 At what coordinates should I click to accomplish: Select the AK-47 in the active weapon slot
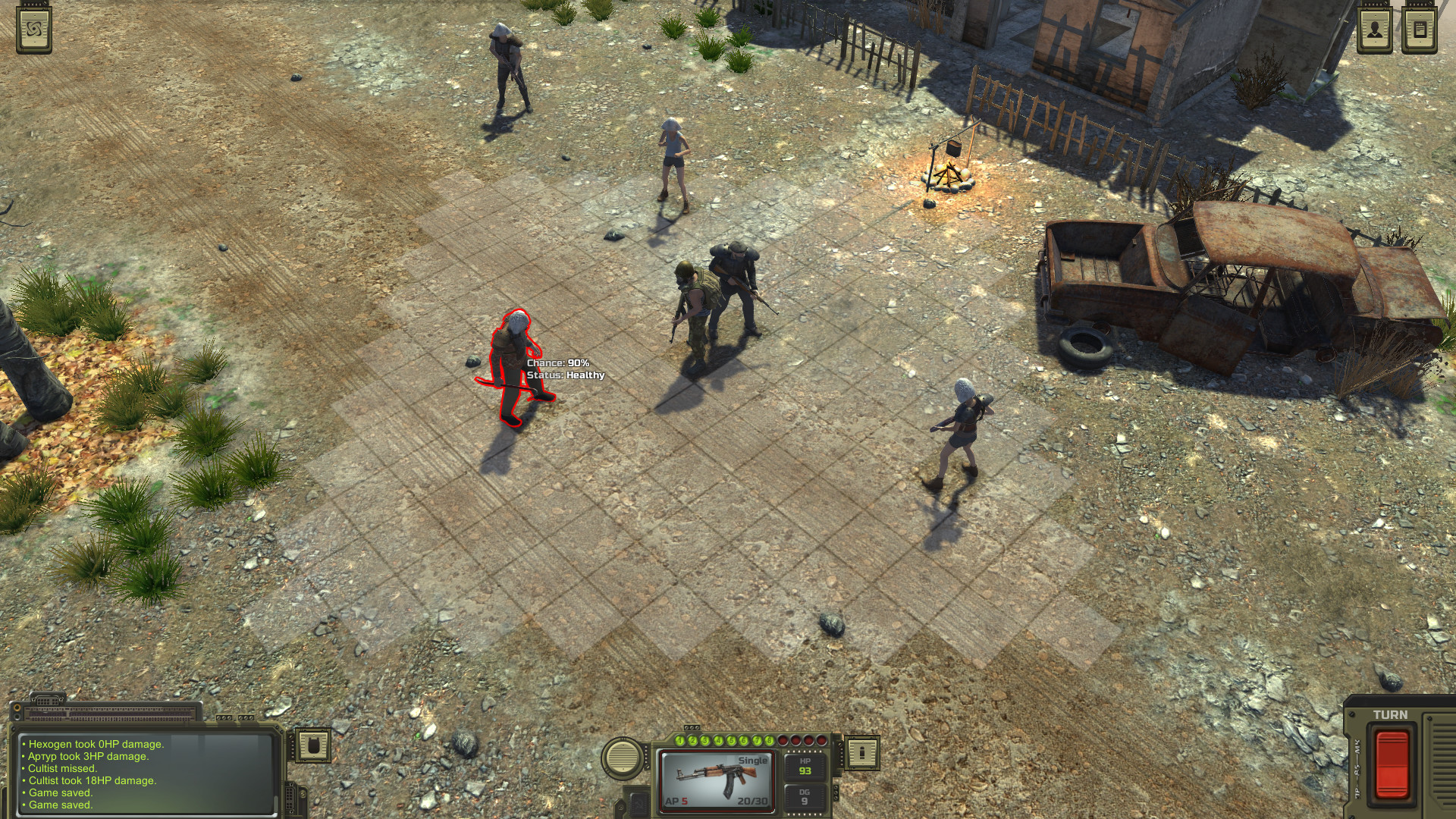click(x=717, y=779)
